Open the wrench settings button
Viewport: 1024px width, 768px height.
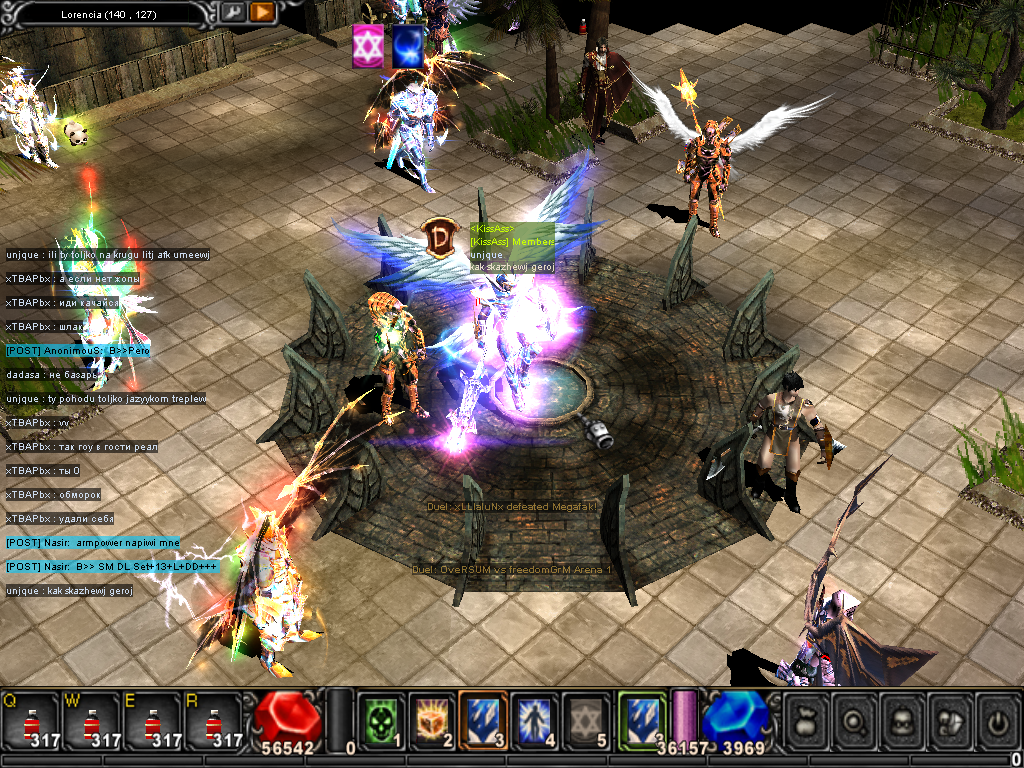[x=232, y=12]
